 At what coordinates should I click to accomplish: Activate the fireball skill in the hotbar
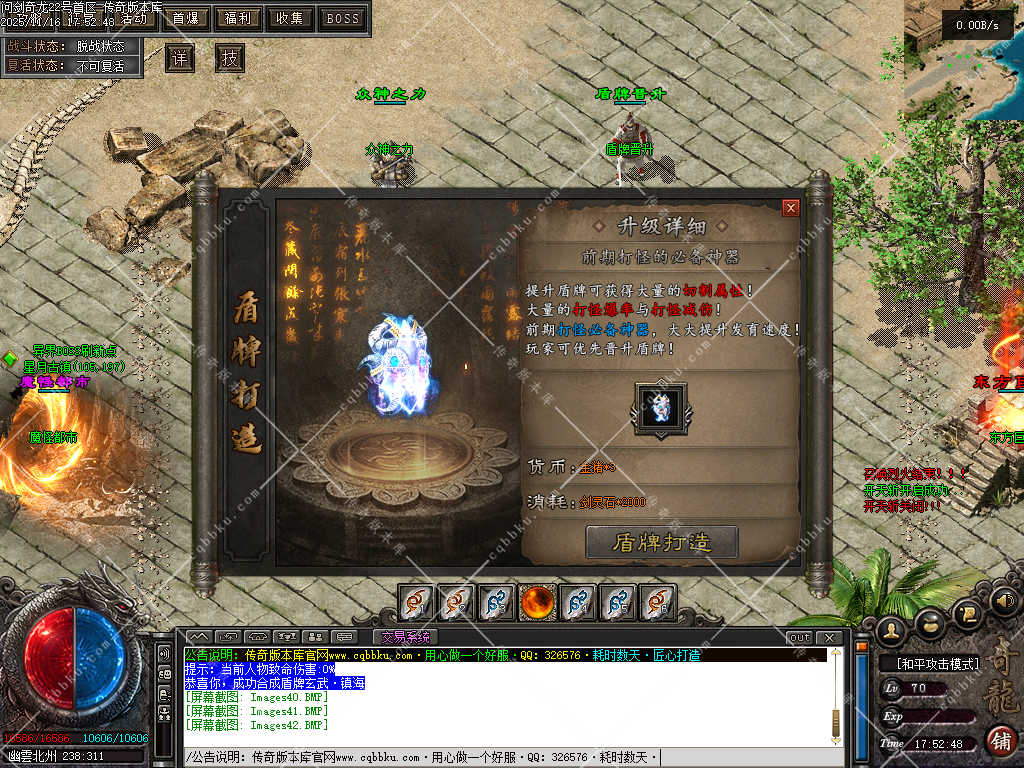(x=538, y=602)
